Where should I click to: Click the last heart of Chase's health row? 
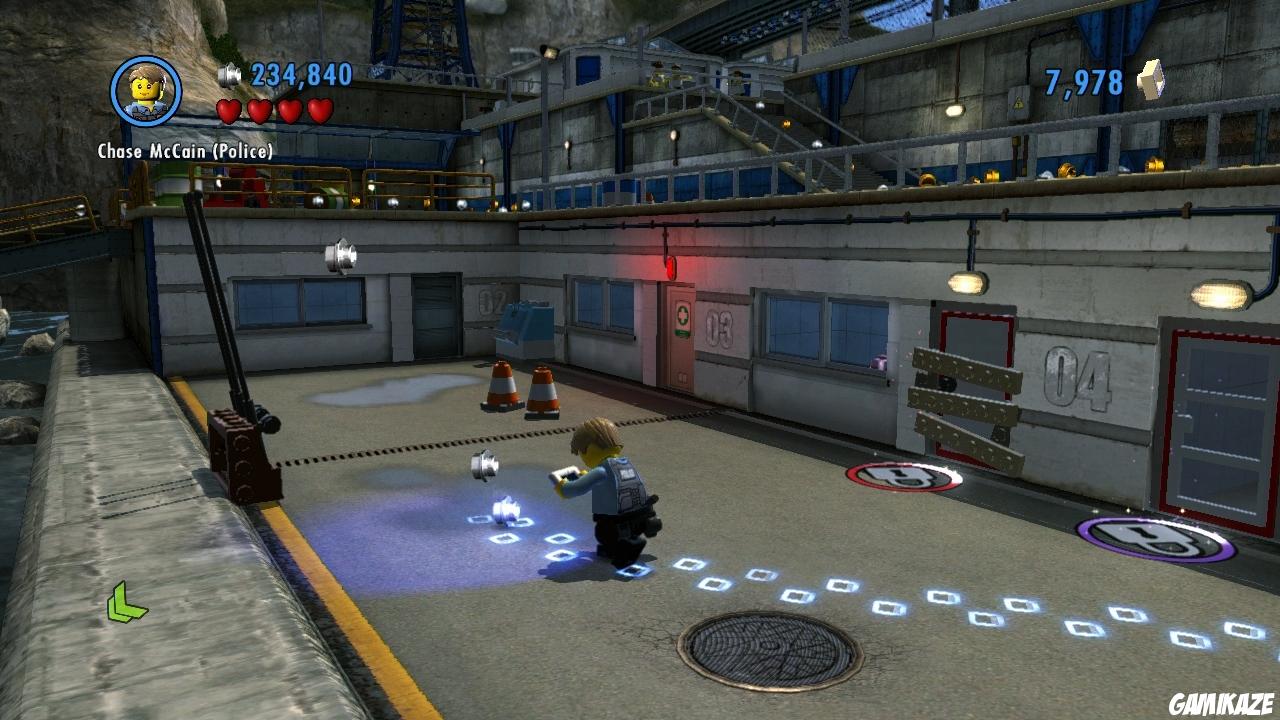(320, 111)
